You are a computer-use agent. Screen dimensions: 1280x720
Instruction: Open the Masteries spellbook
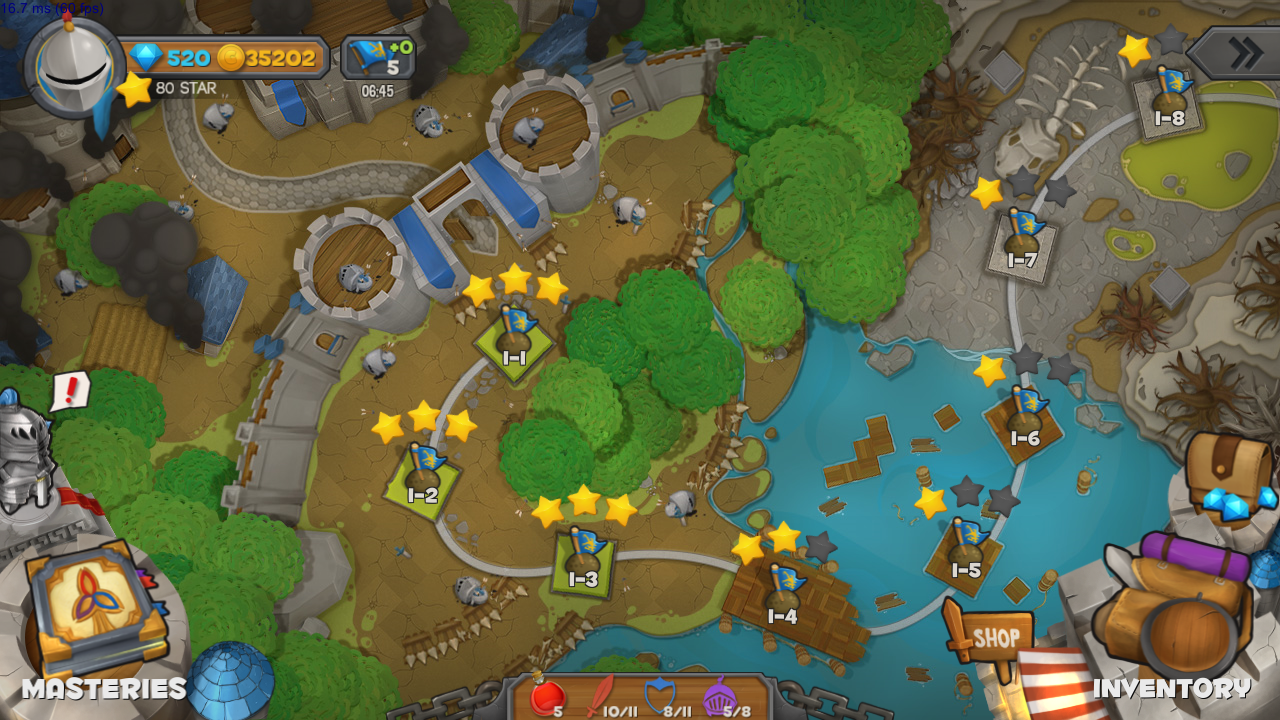(x=90, y=610)
